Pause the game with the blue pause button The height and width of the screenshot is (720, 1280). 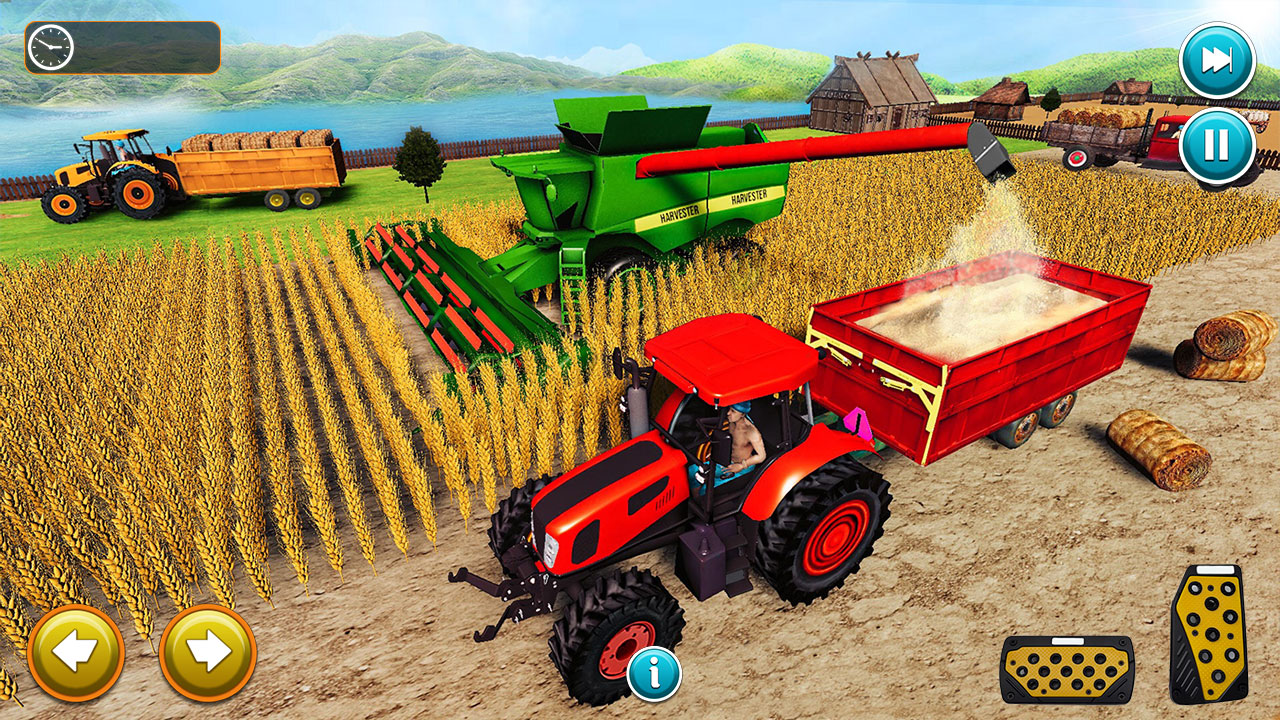click(1215, 143)
